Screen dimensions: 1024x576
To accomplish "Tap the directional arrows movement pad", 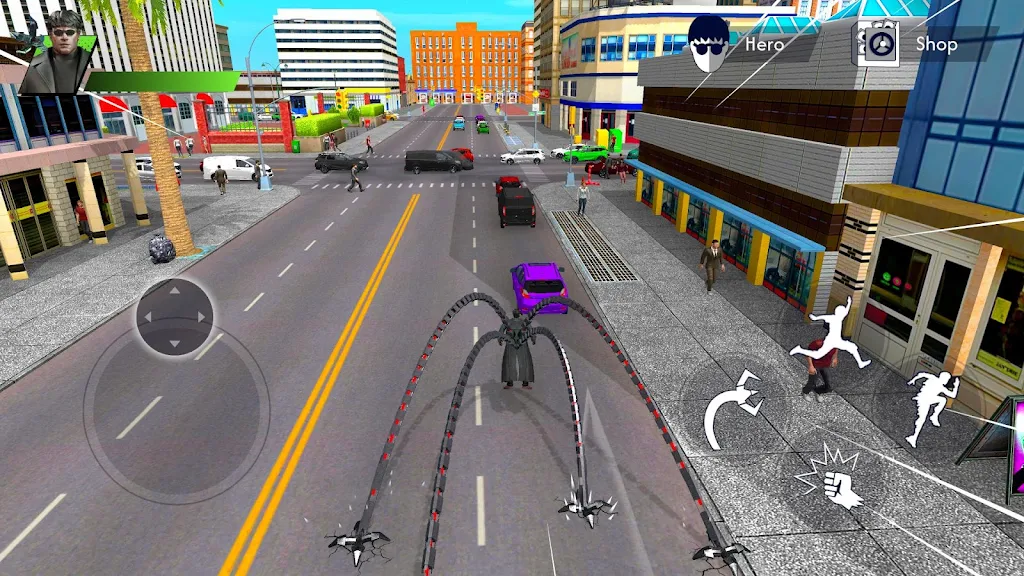I will point(175,317).
